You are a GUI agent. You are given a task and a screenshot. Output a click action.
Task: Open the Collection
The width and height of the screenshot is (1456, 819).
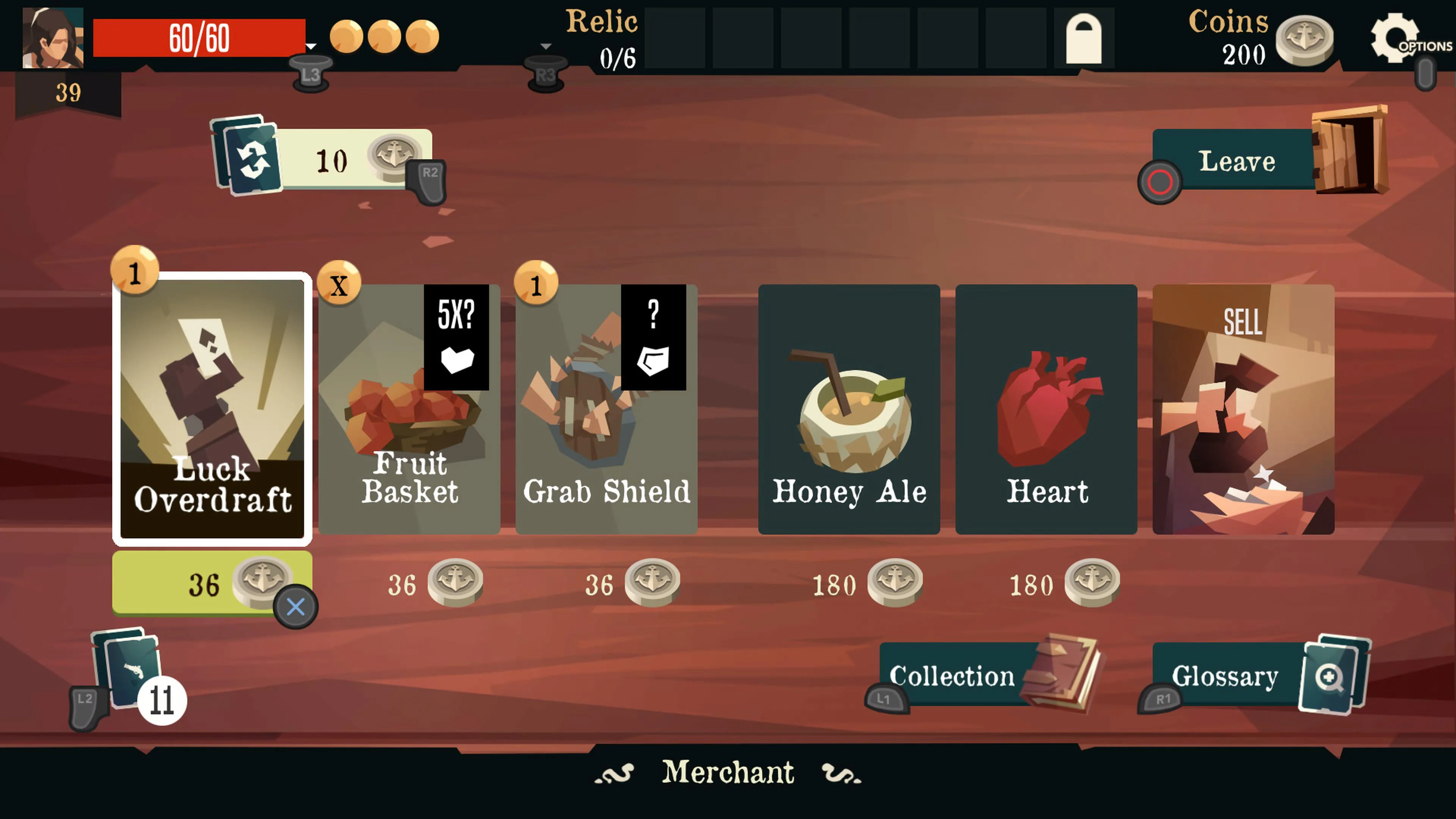pyautogui.click(x=952, y=676)
